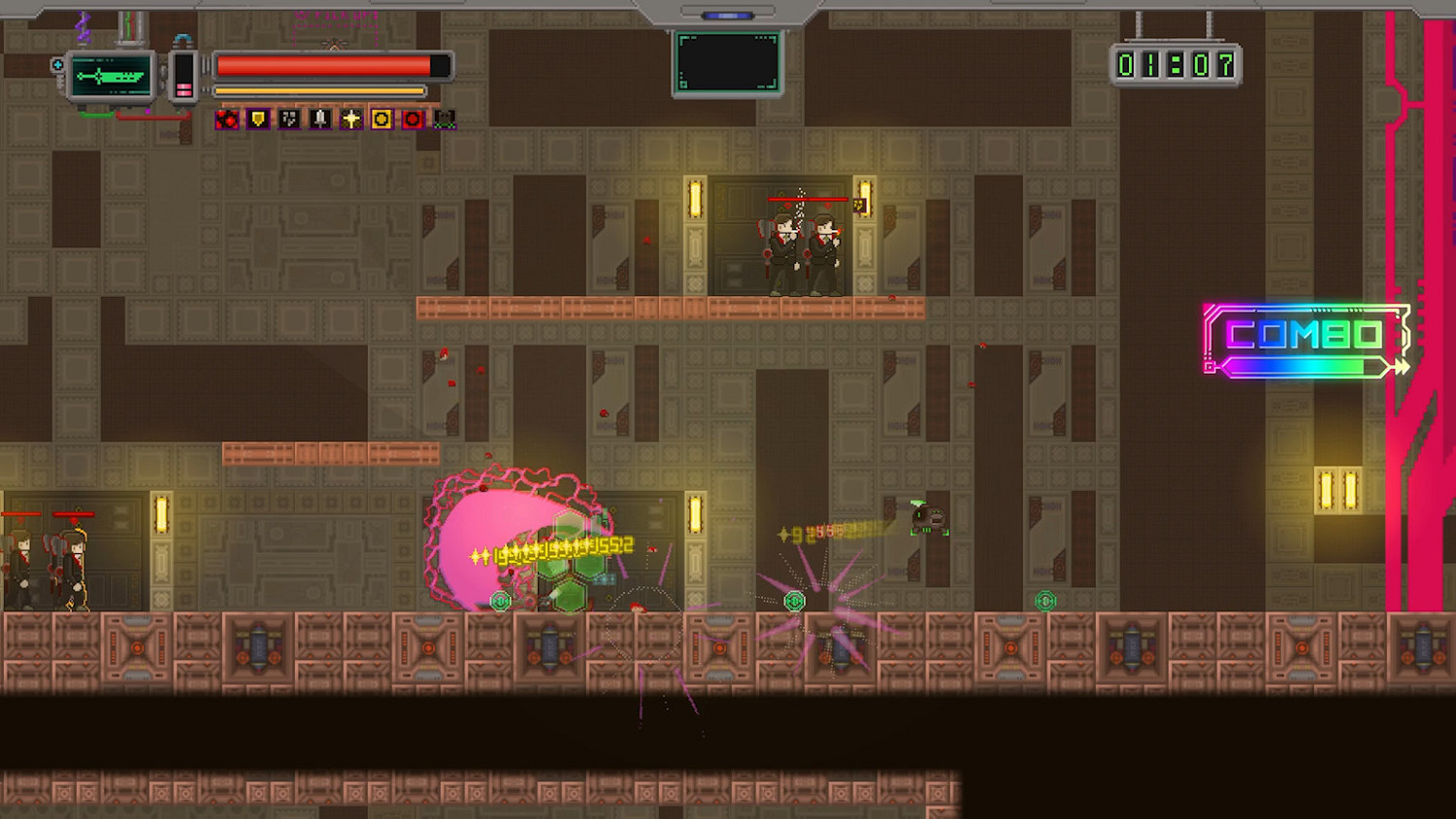The width and height of the screenshot is (1456, 819).
Task: Click the green sword on the weapon display
Action: (x=112, y=75)
